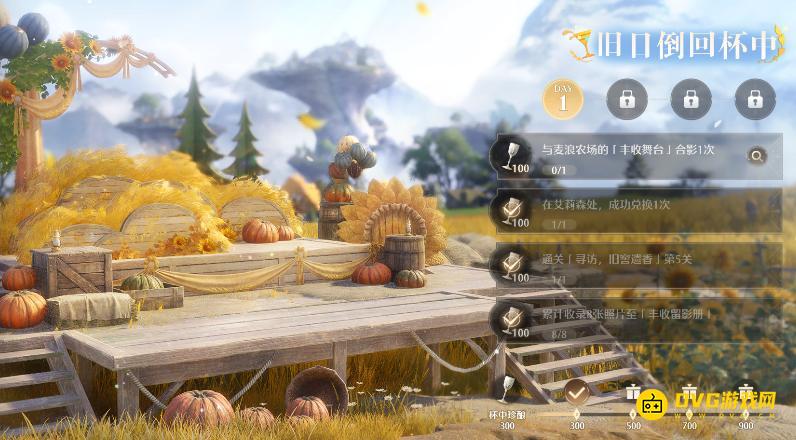This screenshot has width=796, height=440.
Task: Claim the 500 milestone gift box
Action: pos(632,392)
